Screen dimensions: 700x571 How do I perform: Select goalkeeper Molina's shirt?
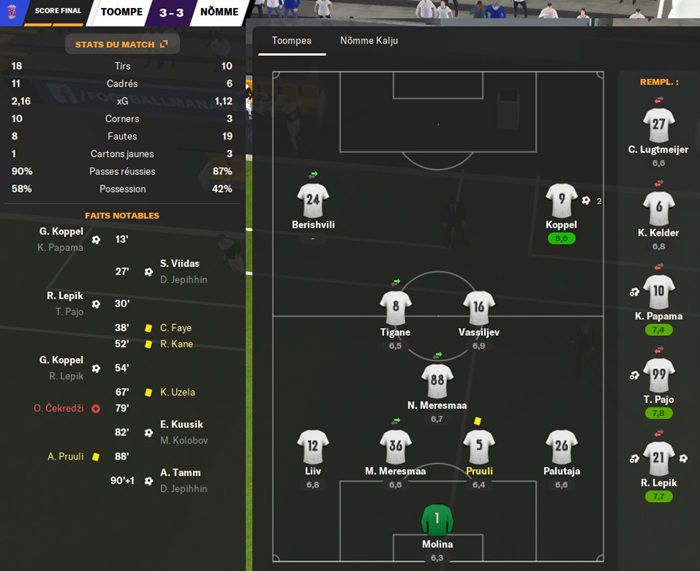coord(437,519)
